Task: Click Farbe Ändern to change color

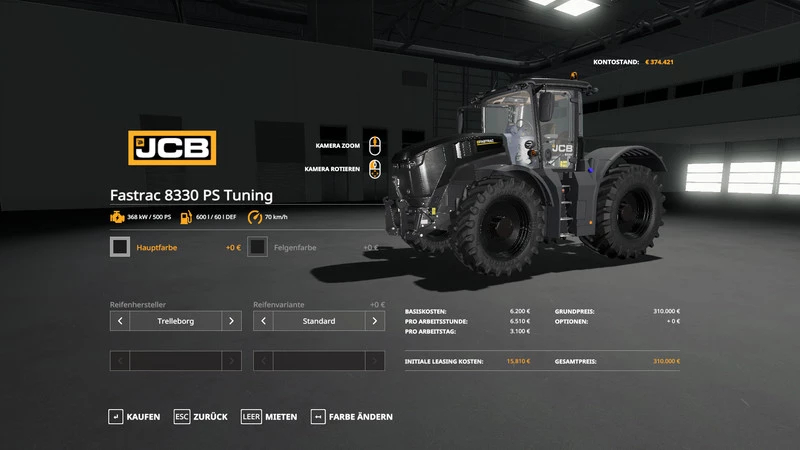Action: pyautogui.click(x=352, y=416)
